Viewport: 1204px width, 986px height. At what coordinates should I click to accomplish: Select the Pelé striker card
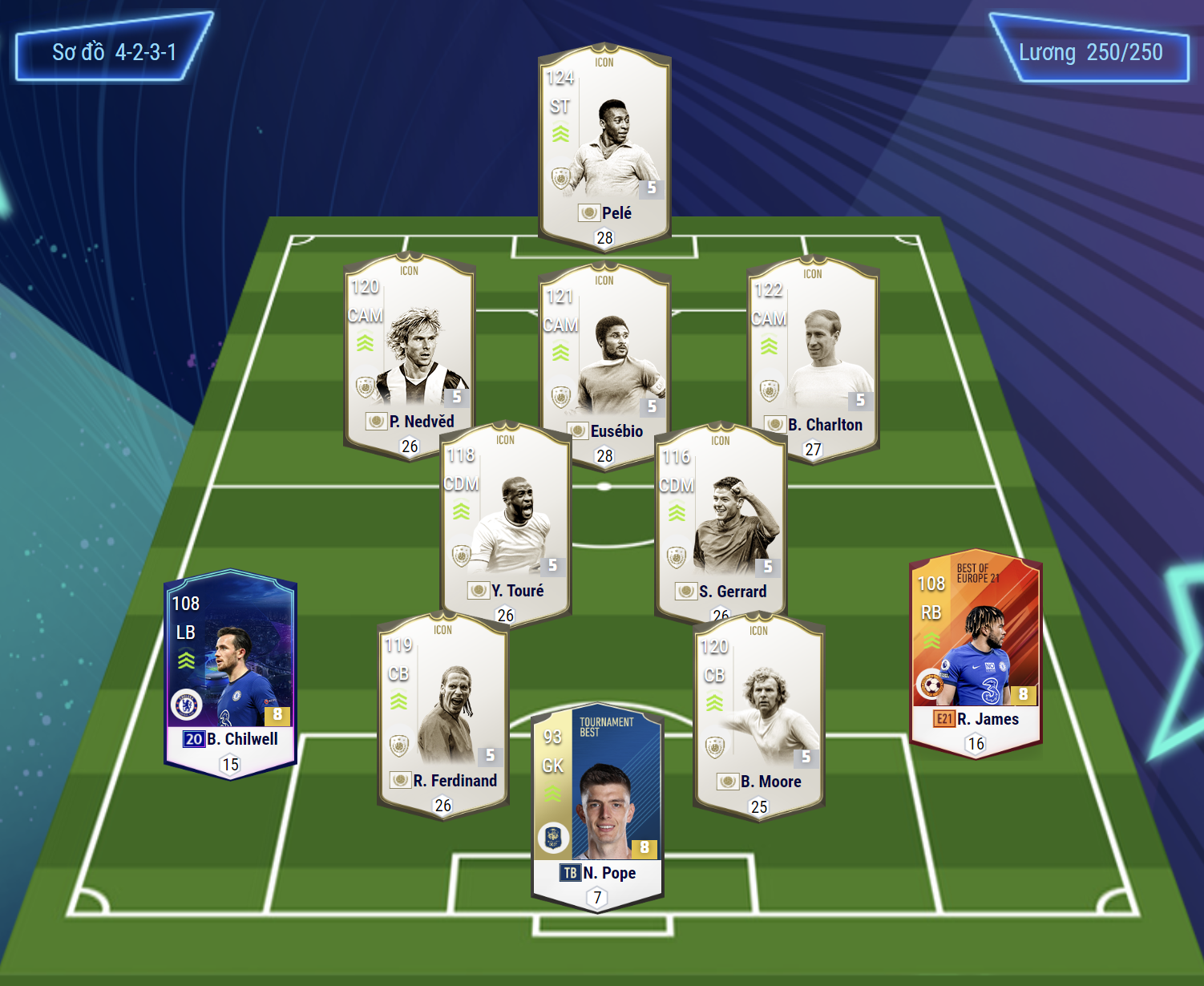point(604,144)
